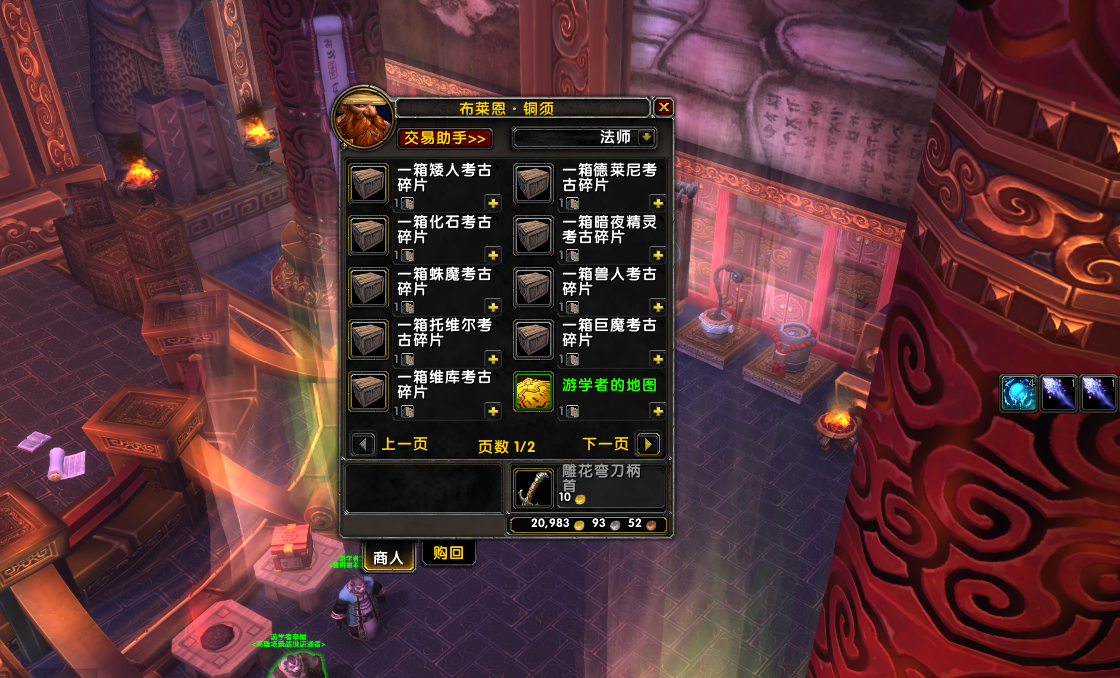Image resolution: width=1120 pixels, height=678 pixels.
Task: Open the 交易助手 trade helper
Action: pyautogui.click(x=445, y=138)
